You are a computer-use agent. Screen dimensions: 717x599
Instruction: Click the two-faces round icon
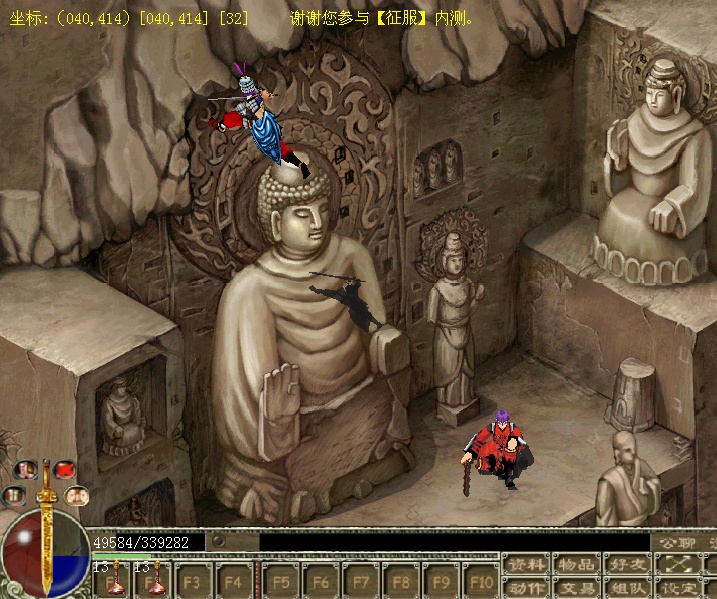point(75,494)
